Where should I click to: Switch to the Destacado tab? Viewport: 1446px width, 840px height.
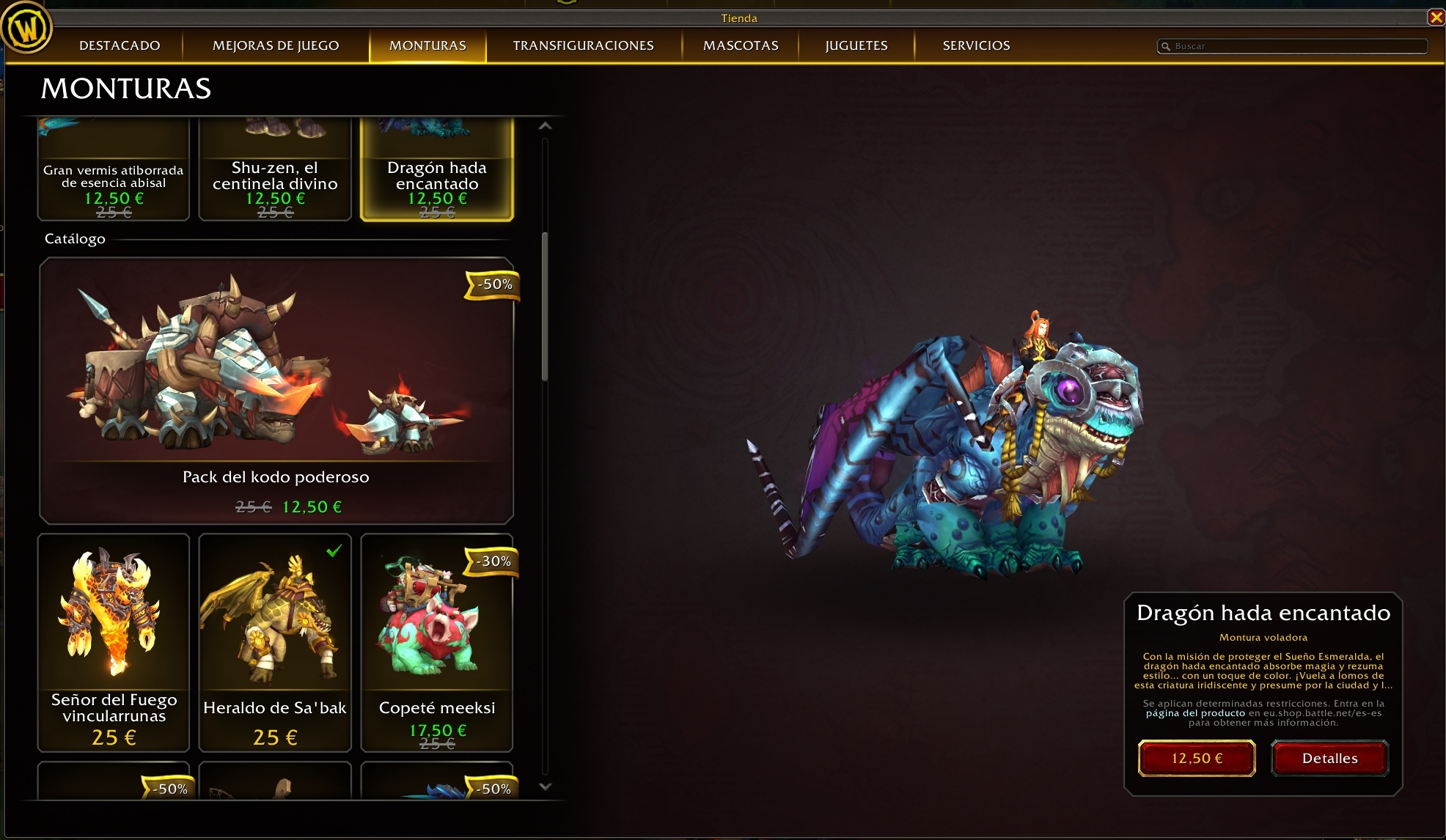point(120,45)
